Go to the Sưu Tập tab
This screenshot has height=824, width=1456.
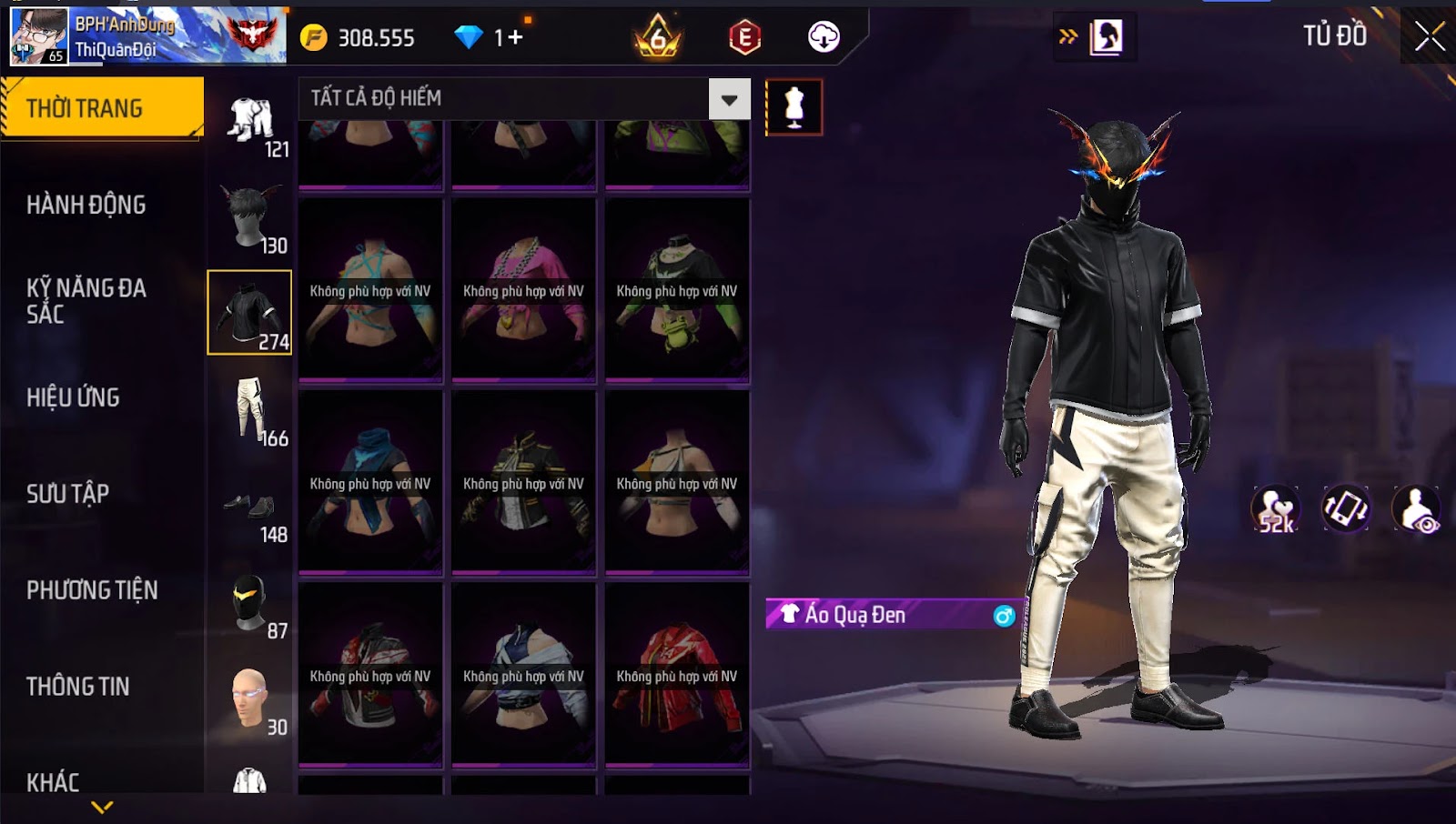pyautogui.click(x=68, y=494)
